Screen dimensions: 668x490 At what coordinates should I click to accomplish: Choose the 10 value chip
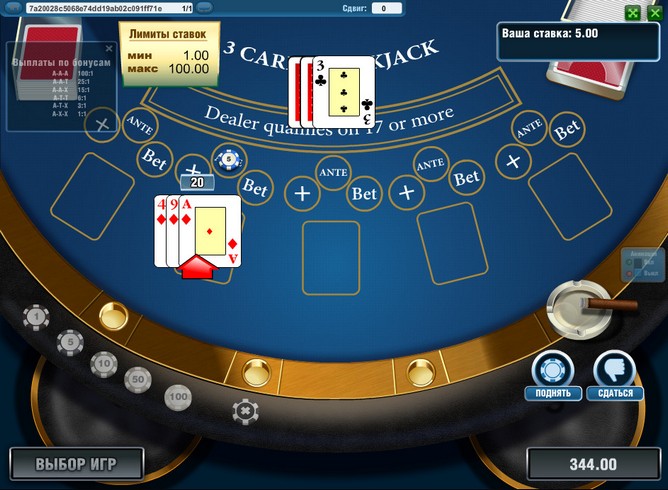[103, 363]
